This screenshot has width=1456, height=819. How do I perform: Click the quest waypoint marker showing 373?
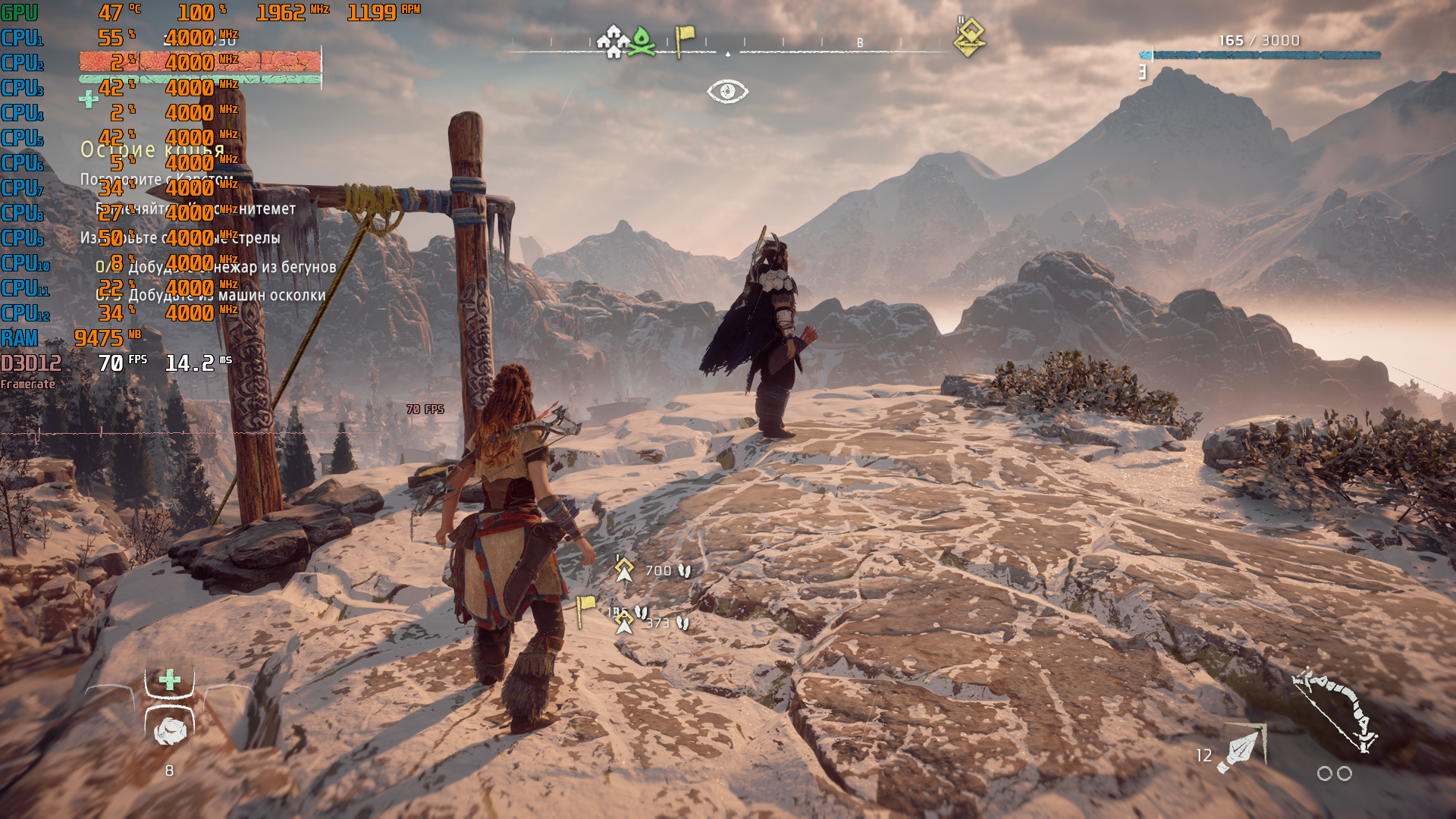624,623
